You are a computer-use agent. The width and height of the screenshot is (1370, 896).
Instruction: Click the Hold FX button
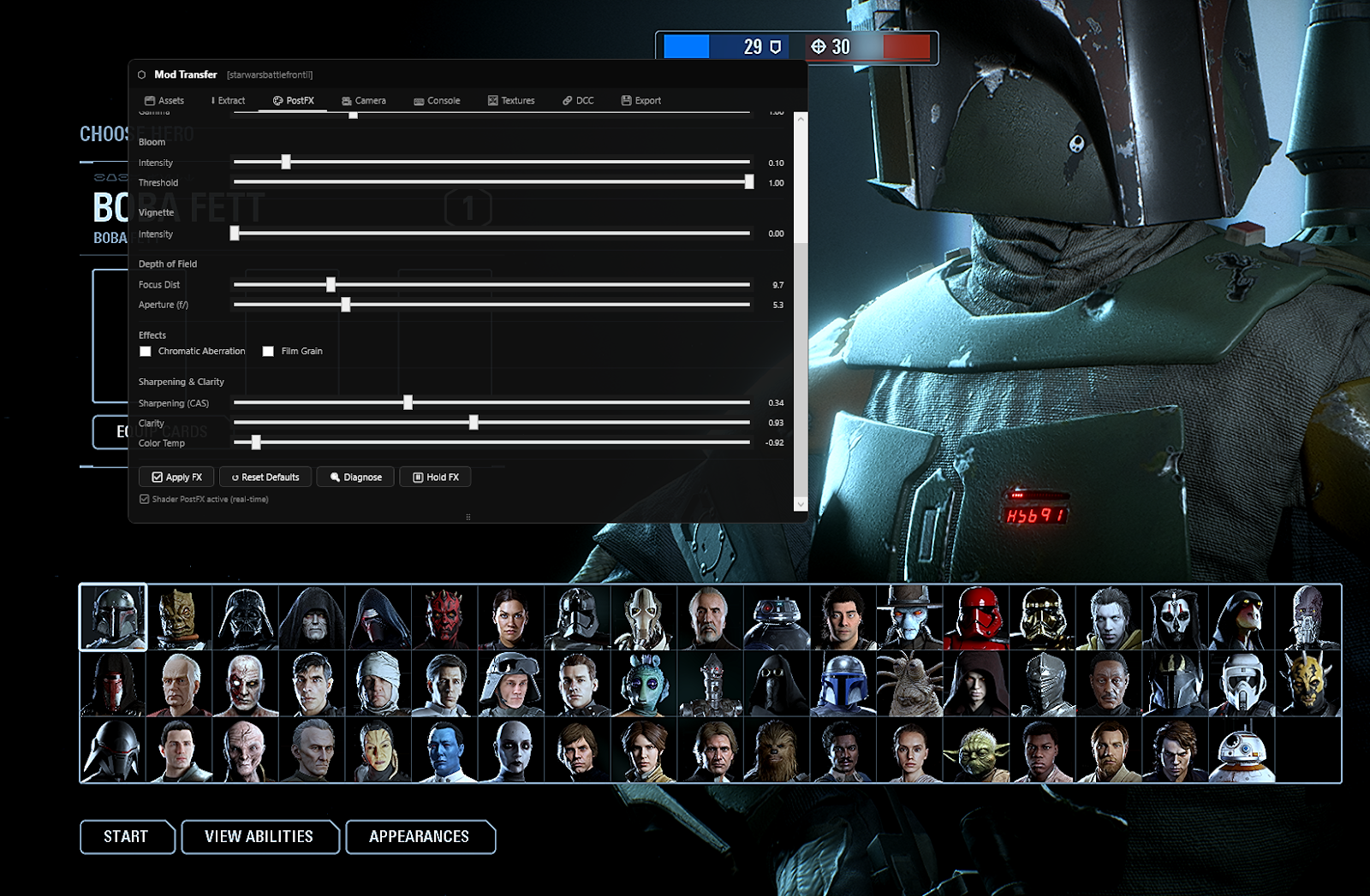pyautogui.click(x=435, y=477)
